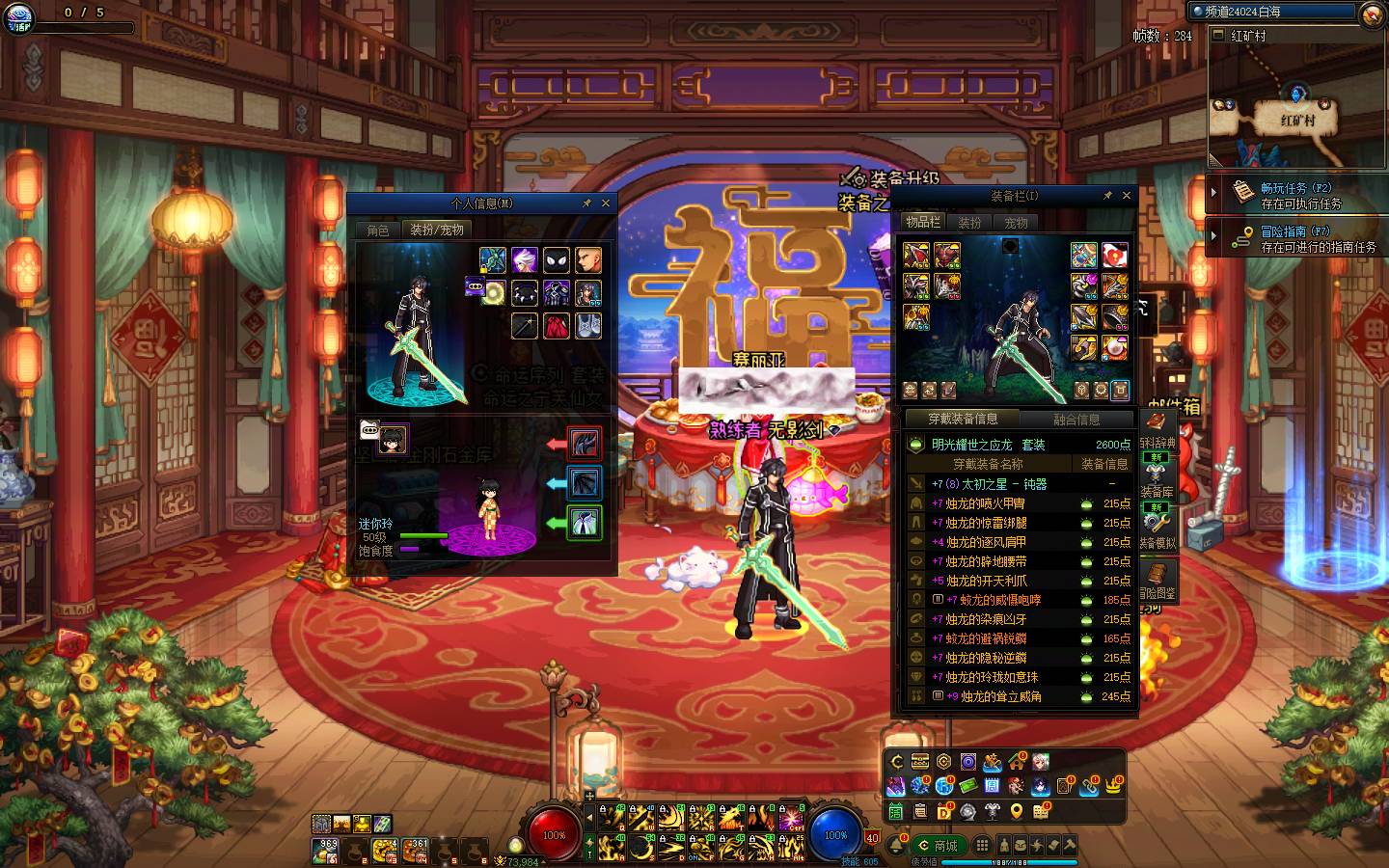Open the 装备库 side button
The height and width of the screenshot is (868, 1389).
point(1157,482)
